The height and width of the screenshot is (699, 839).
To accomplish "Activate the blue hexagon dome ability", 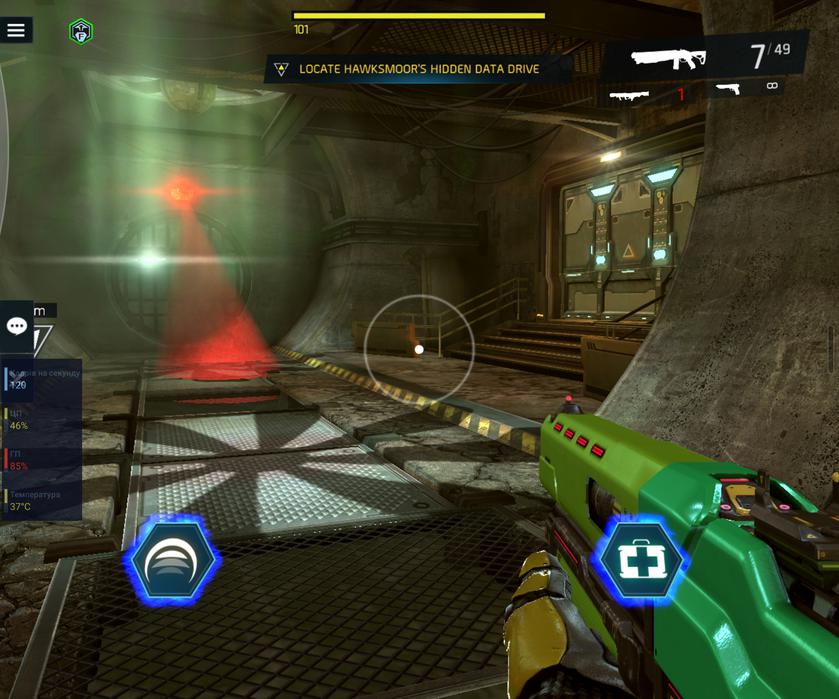I will coord(172,561).
